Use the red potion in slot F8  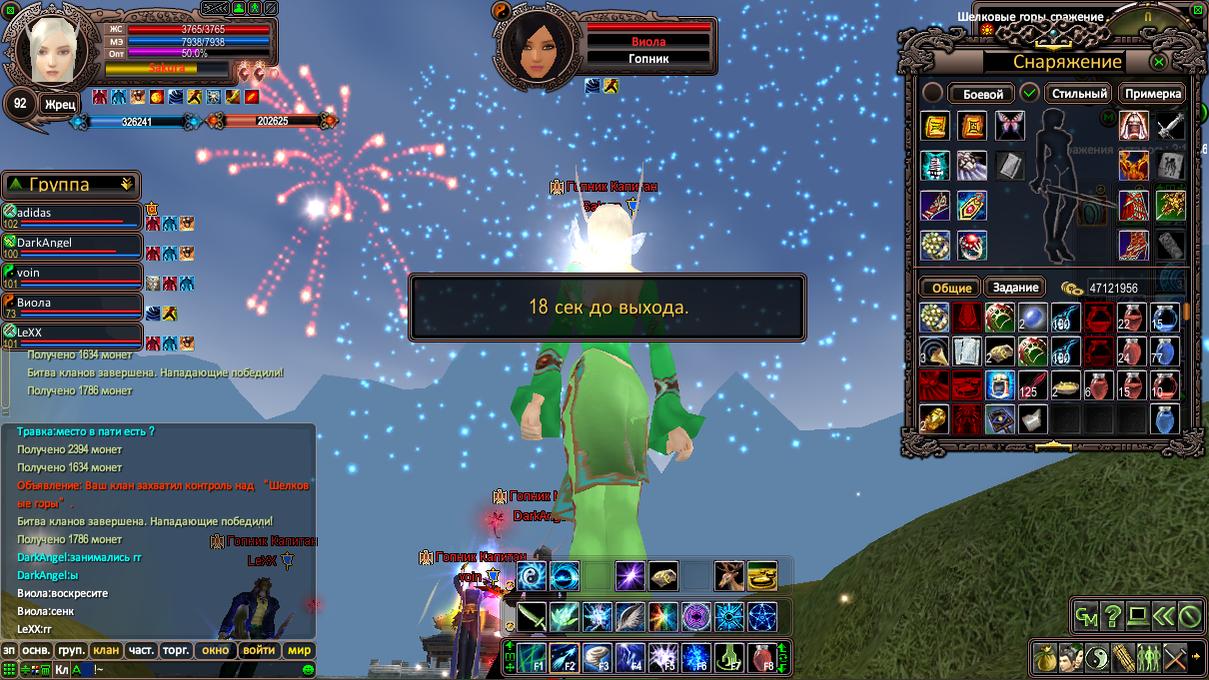tap(762, 657)
